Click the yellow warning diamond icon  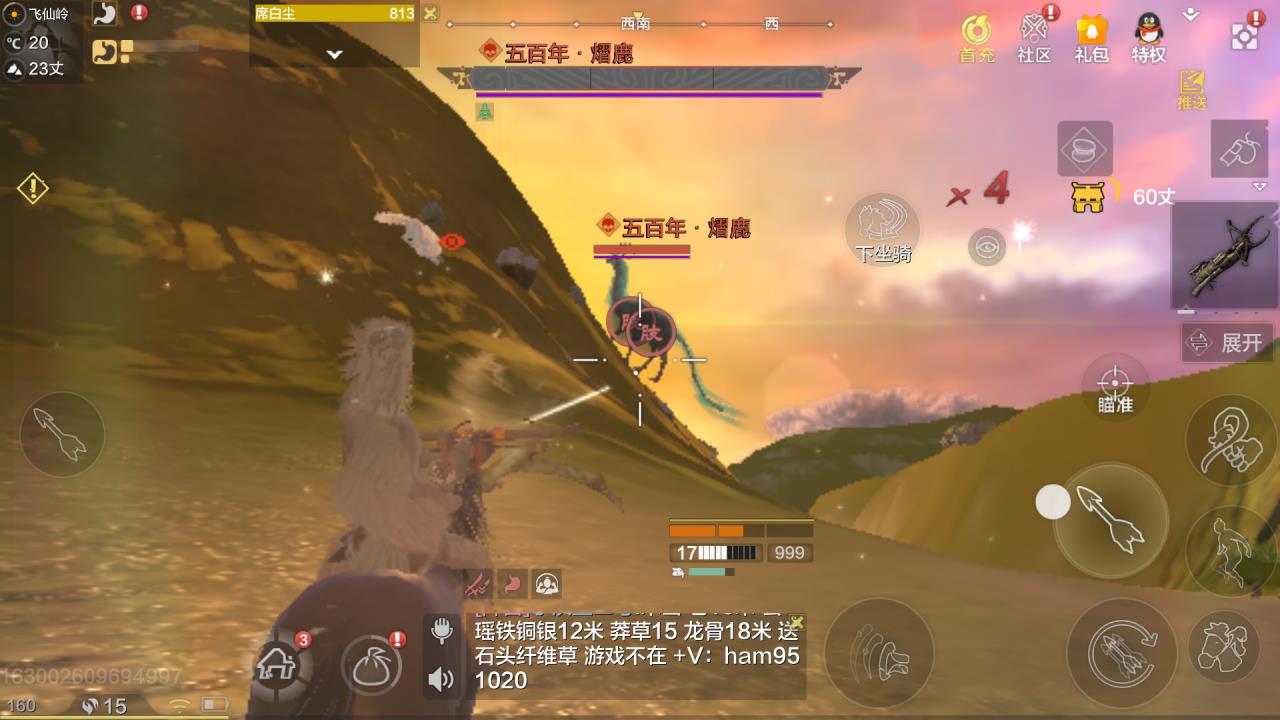[x=33, y=188]
